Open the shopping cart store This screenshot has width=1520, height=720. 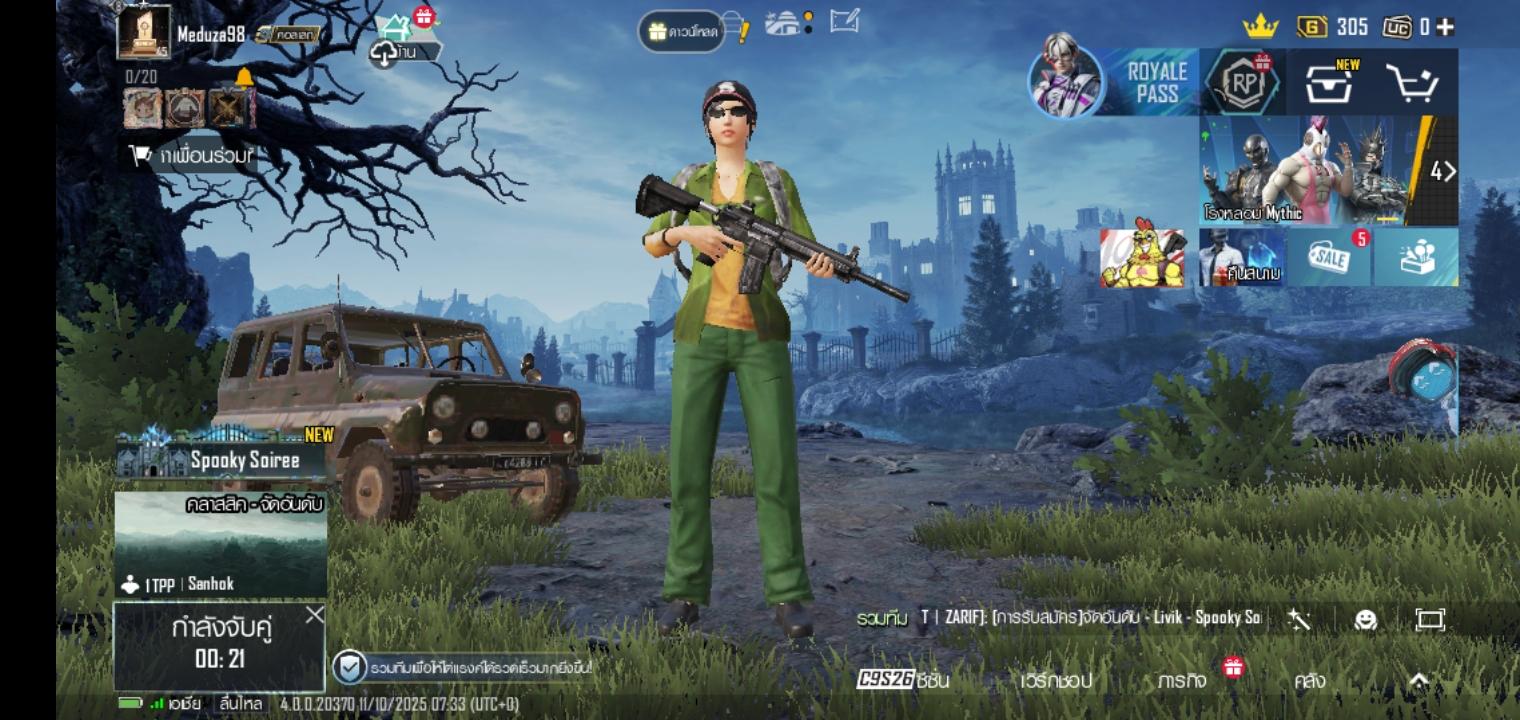(x=1412, y=84)
